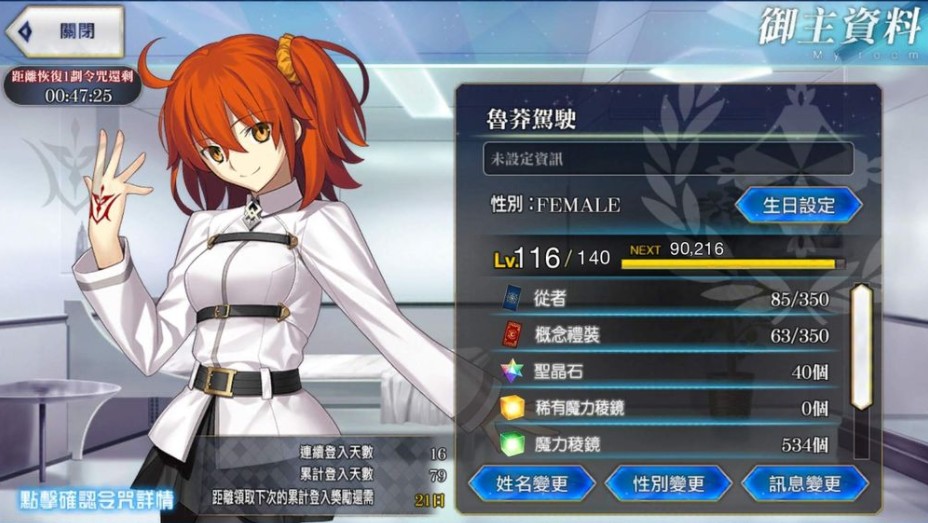Click the 未設定資訊 message field
Screen dimensions: 928x523
[667, 158]
